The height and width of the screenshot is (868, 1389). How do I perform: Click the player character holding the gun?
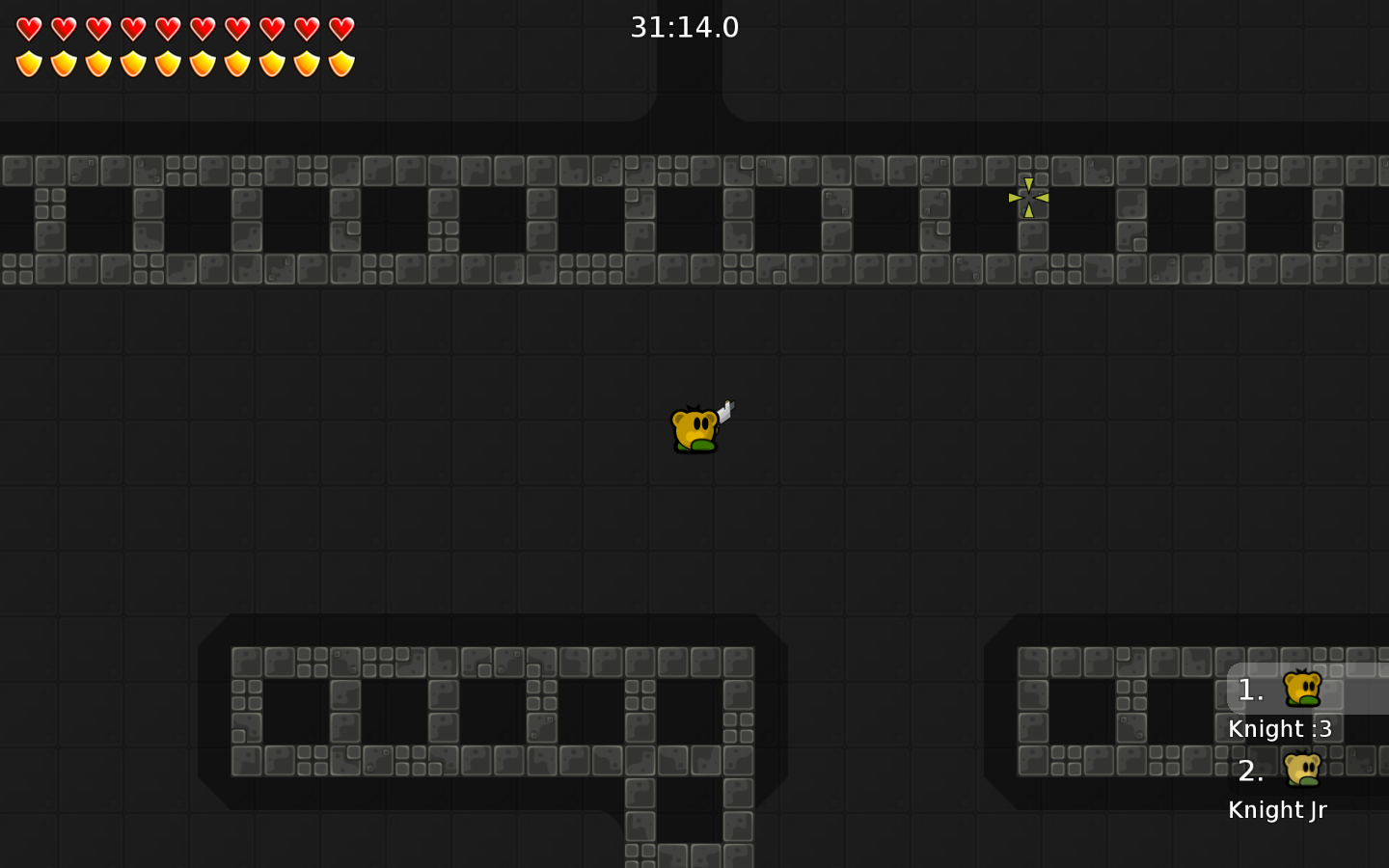tap(696, 429)
